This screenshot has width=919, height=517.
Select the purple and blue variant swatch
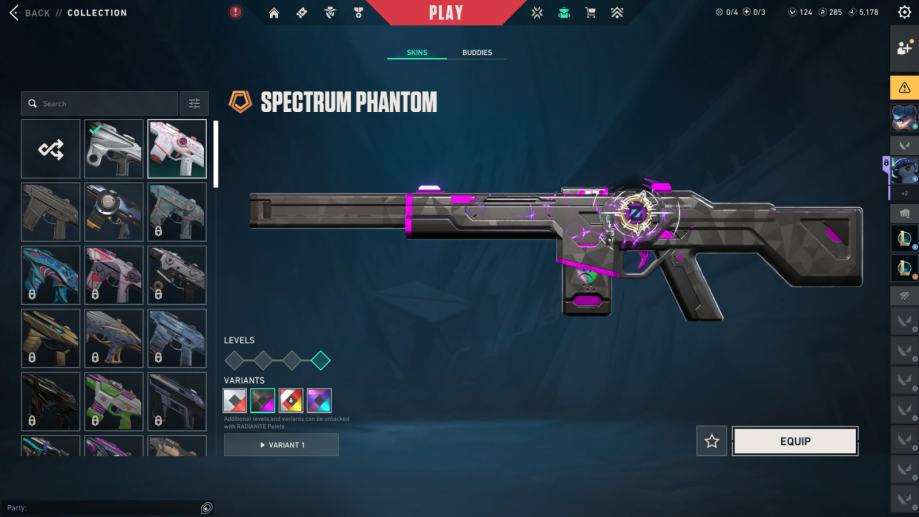[319, 401]
